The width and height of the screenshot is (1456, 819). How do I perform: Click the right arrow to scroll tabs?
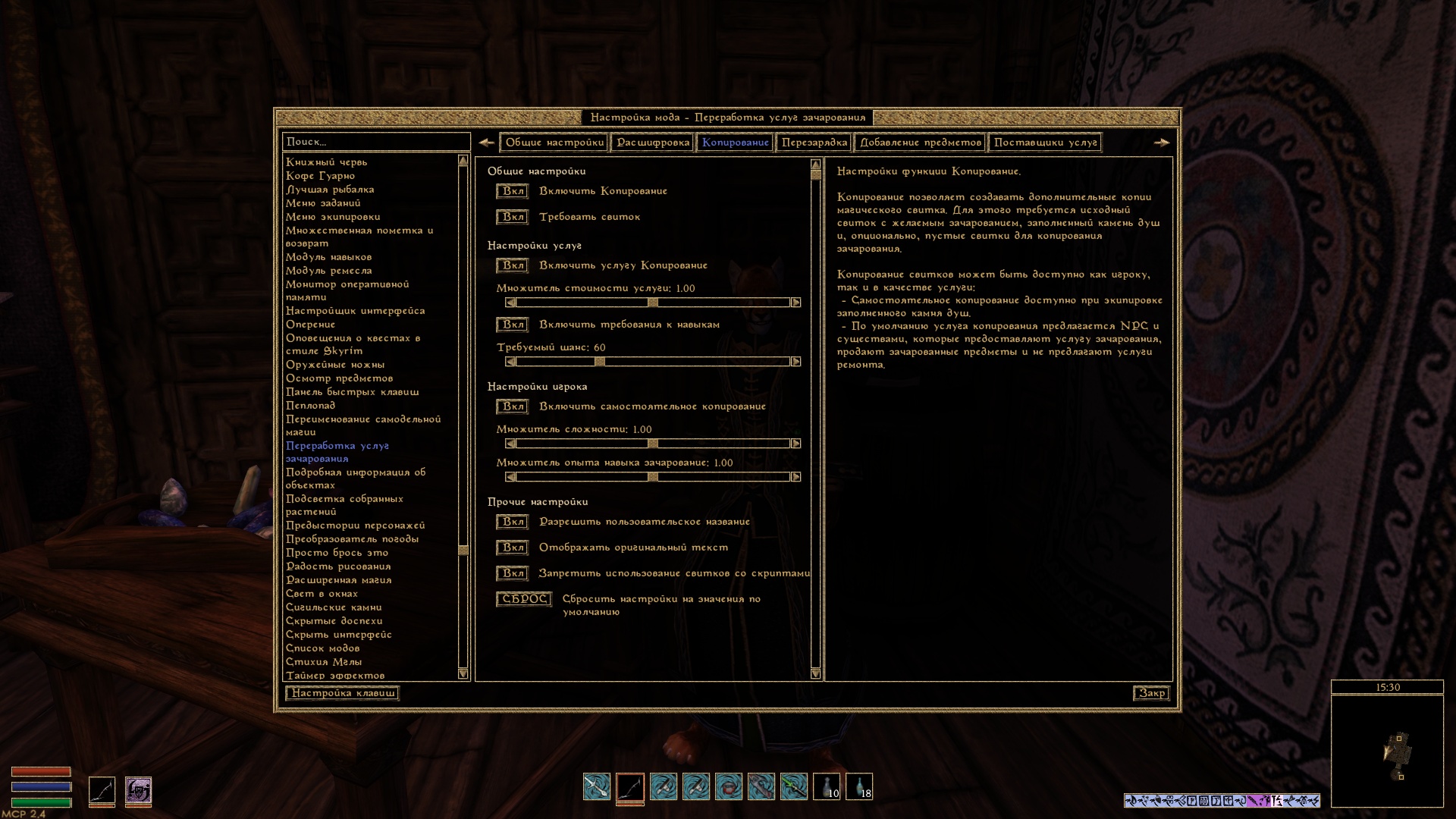(1161, 143)
